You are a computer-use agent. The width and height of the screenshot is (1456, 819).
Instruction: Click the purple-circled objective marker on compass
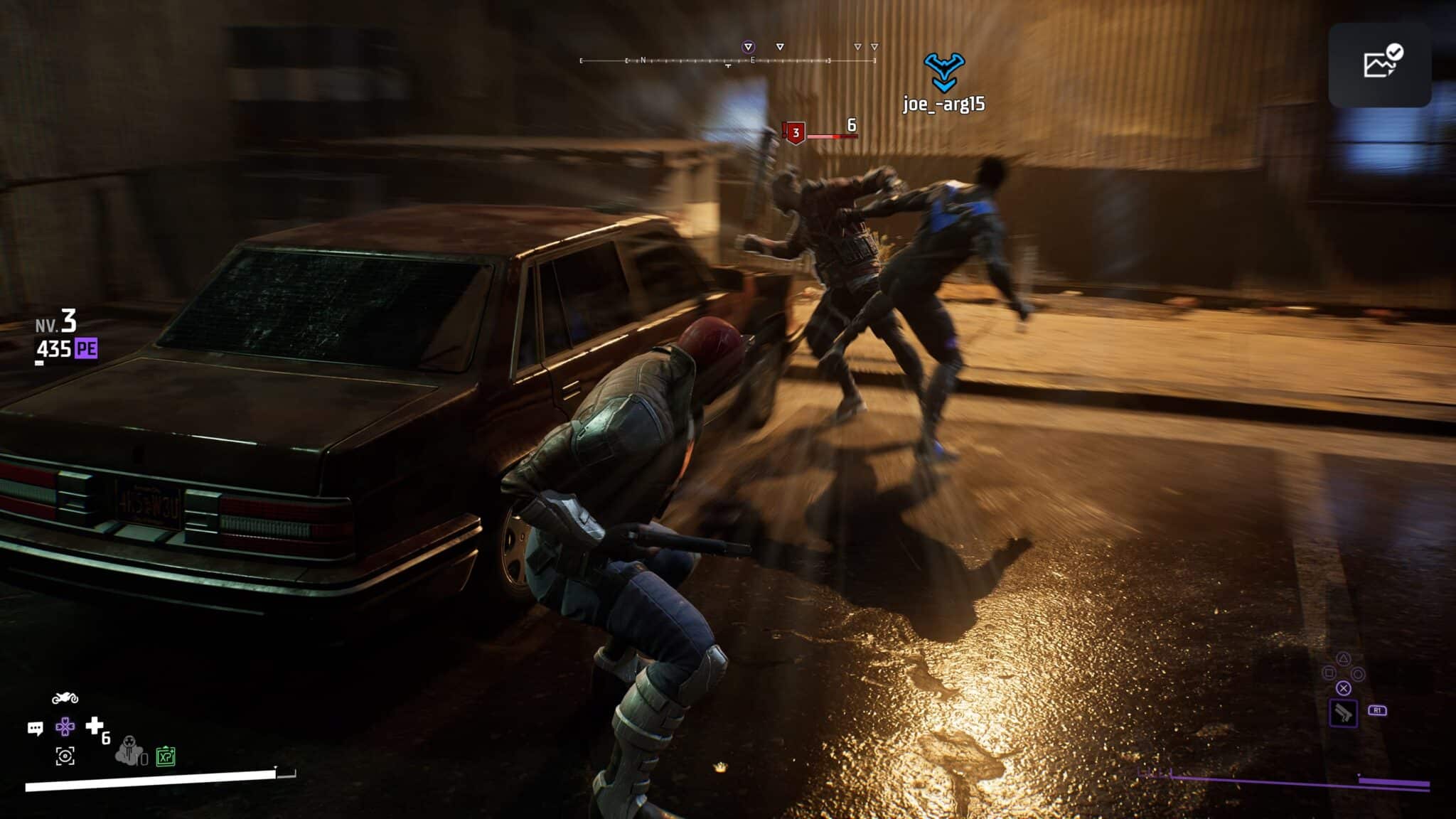point(748,47)
